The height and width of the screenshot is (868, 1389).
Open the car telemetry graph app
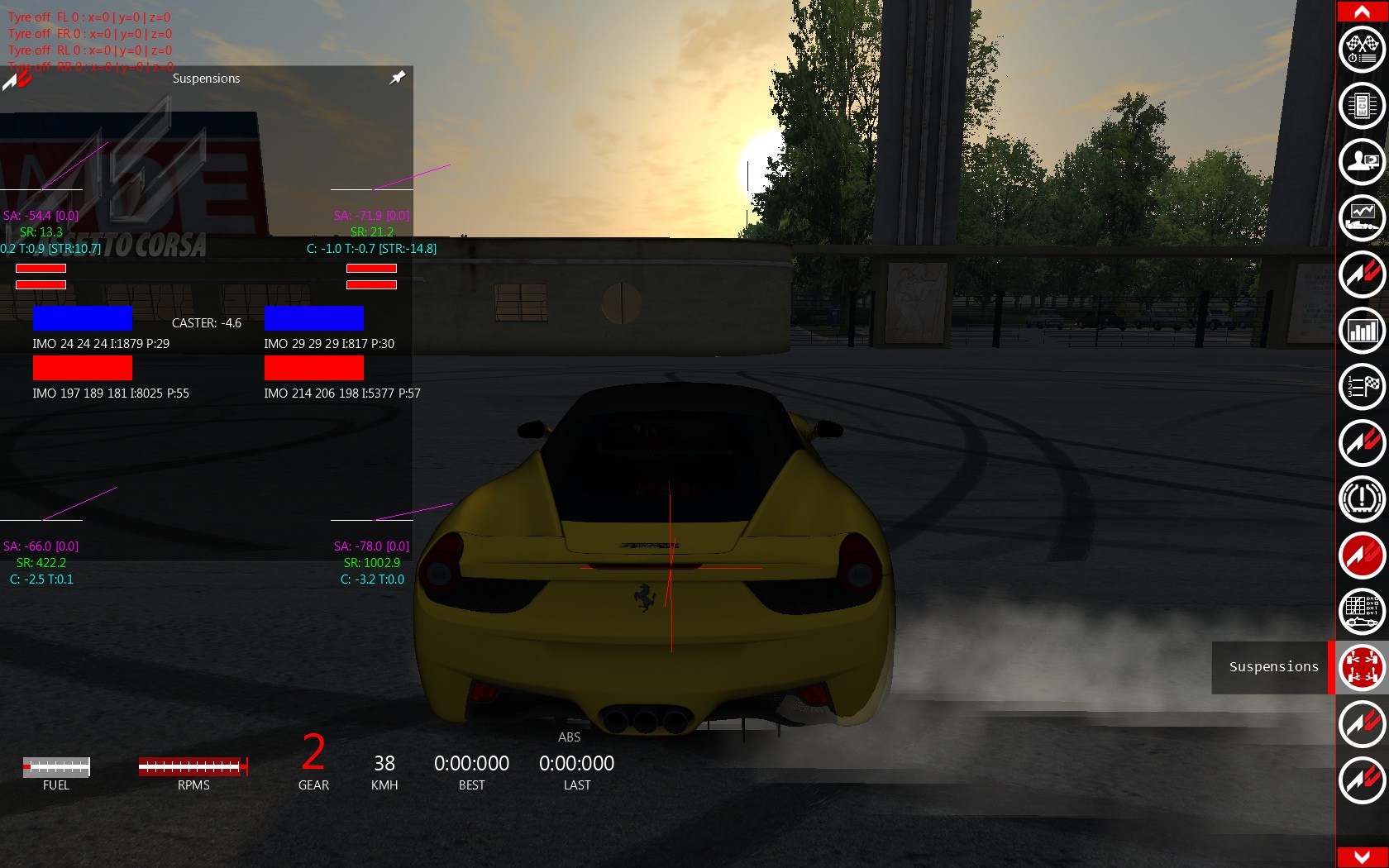click(1362, 218)
